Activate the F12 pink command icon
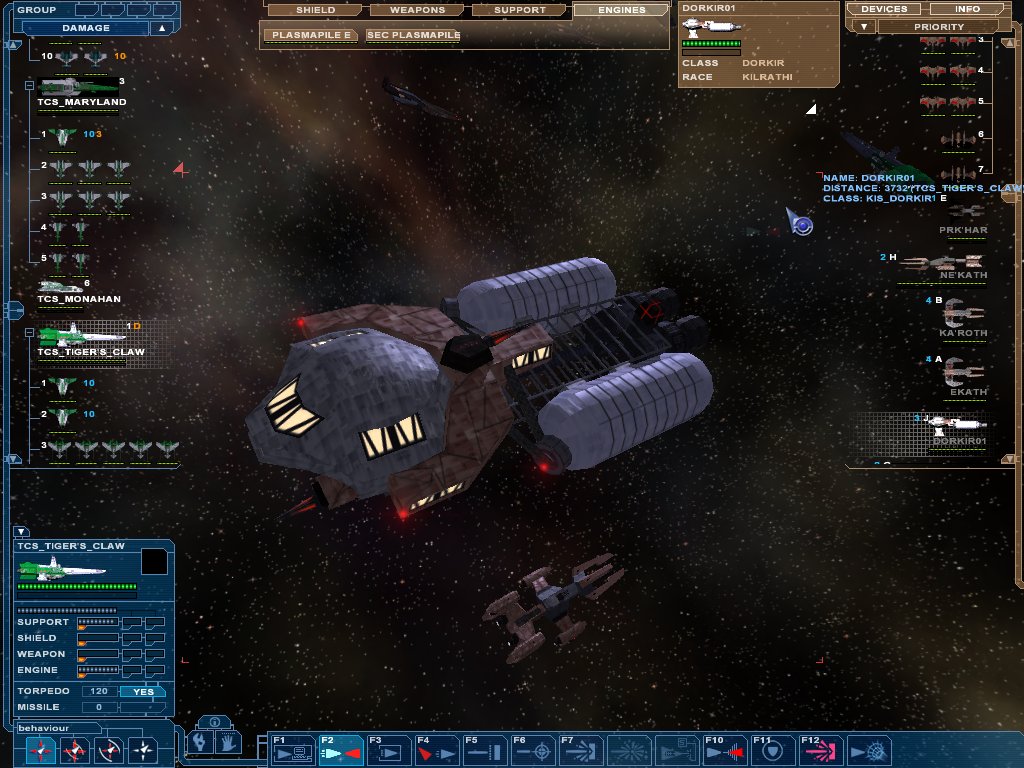Viewport: 1024px width, 768px height. click(x=820, y=750)
